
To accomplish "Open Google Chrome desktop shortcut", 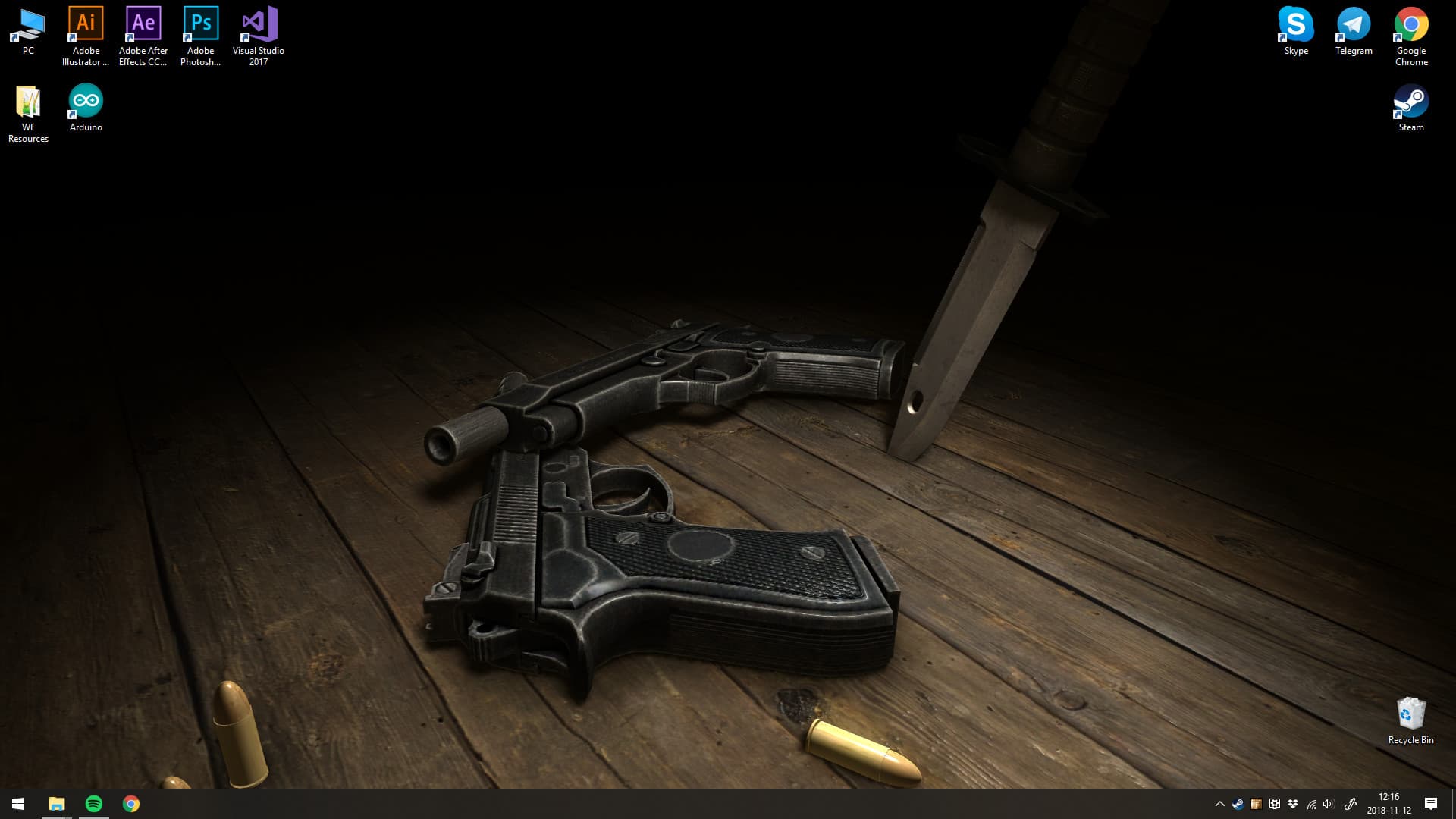I will [1411, 23].
